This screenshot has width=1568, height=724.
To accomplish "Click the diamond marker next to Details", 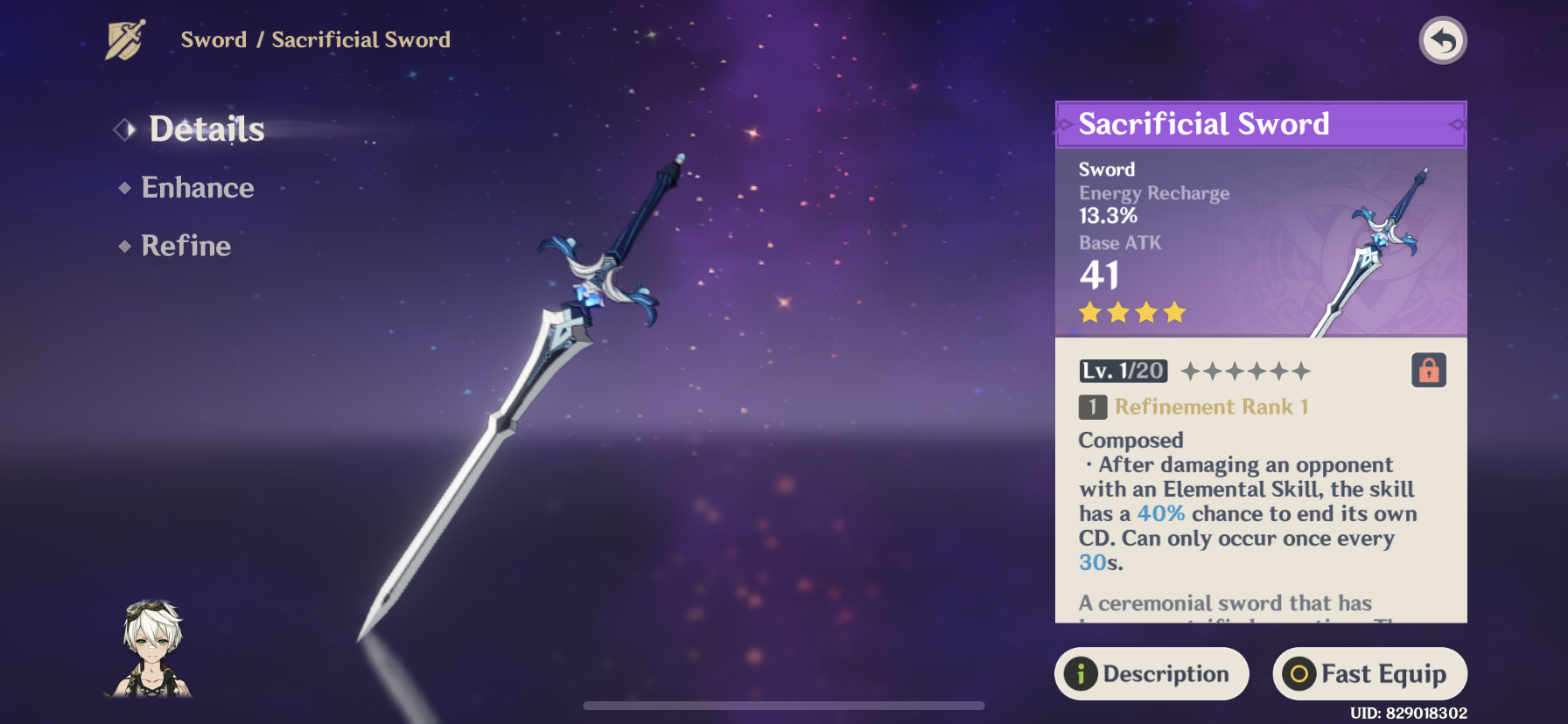I will 123,129.
